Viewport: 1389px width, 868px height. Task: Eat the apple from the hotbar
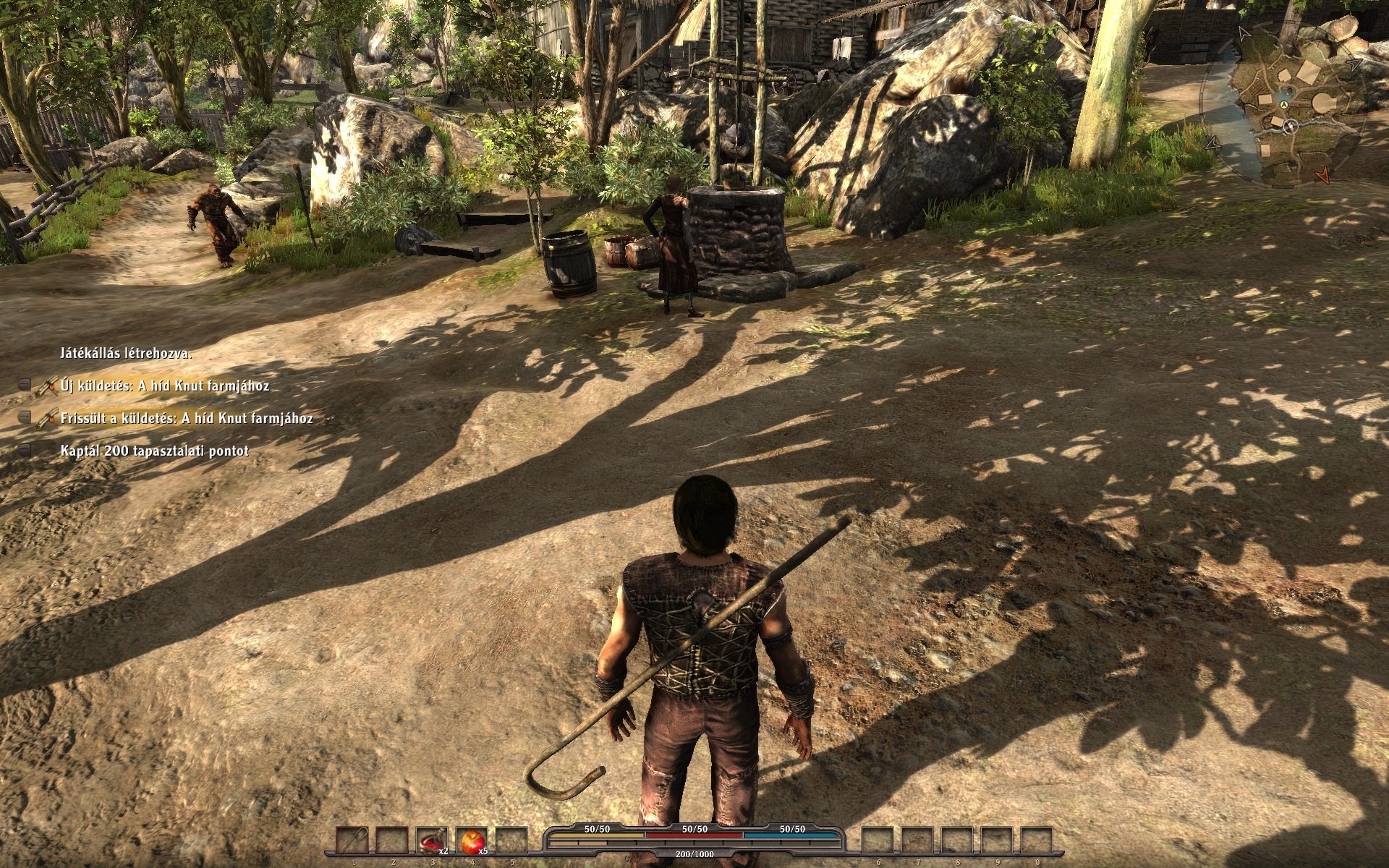click(472, 842)
